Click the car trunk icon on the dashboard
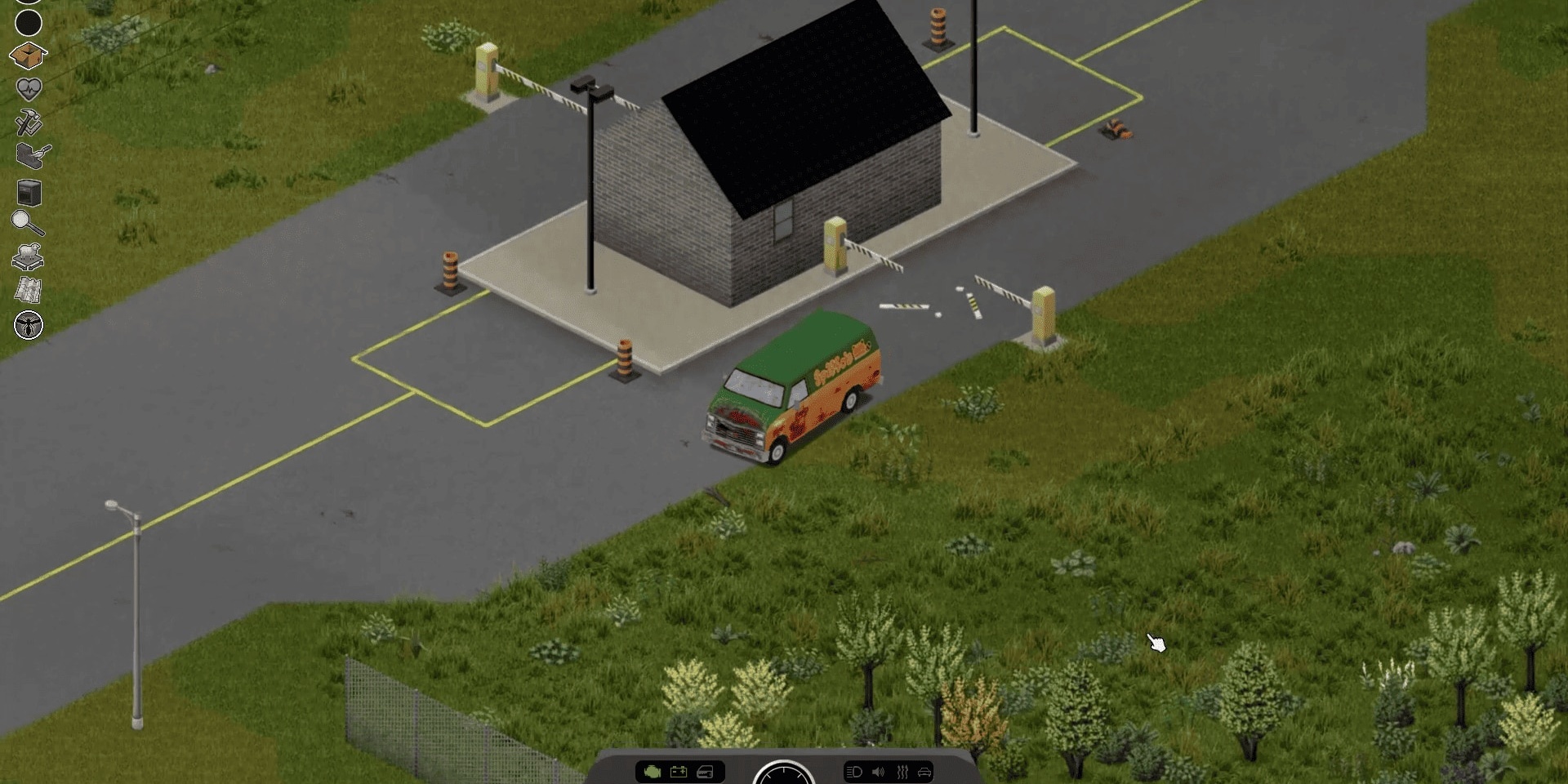This screenshot has height=784, width=1568. tap(925, 772)
